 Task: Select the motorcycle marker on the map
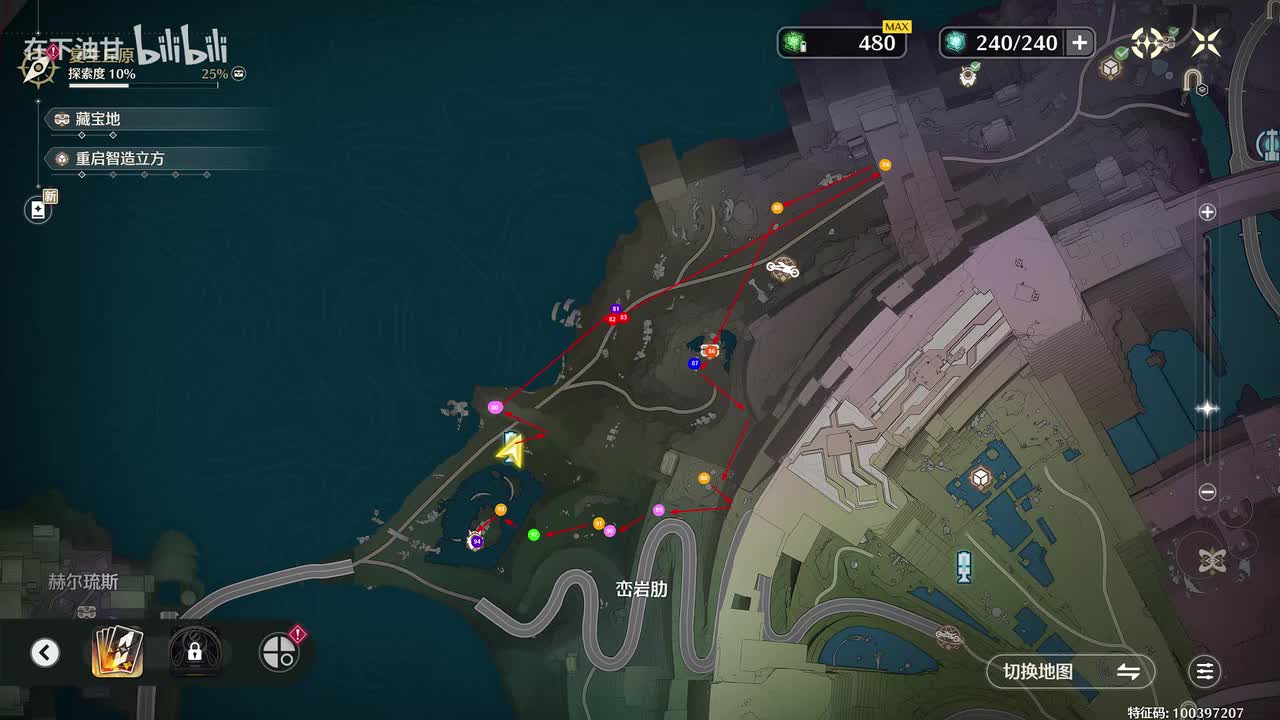(x=782, y=268)
